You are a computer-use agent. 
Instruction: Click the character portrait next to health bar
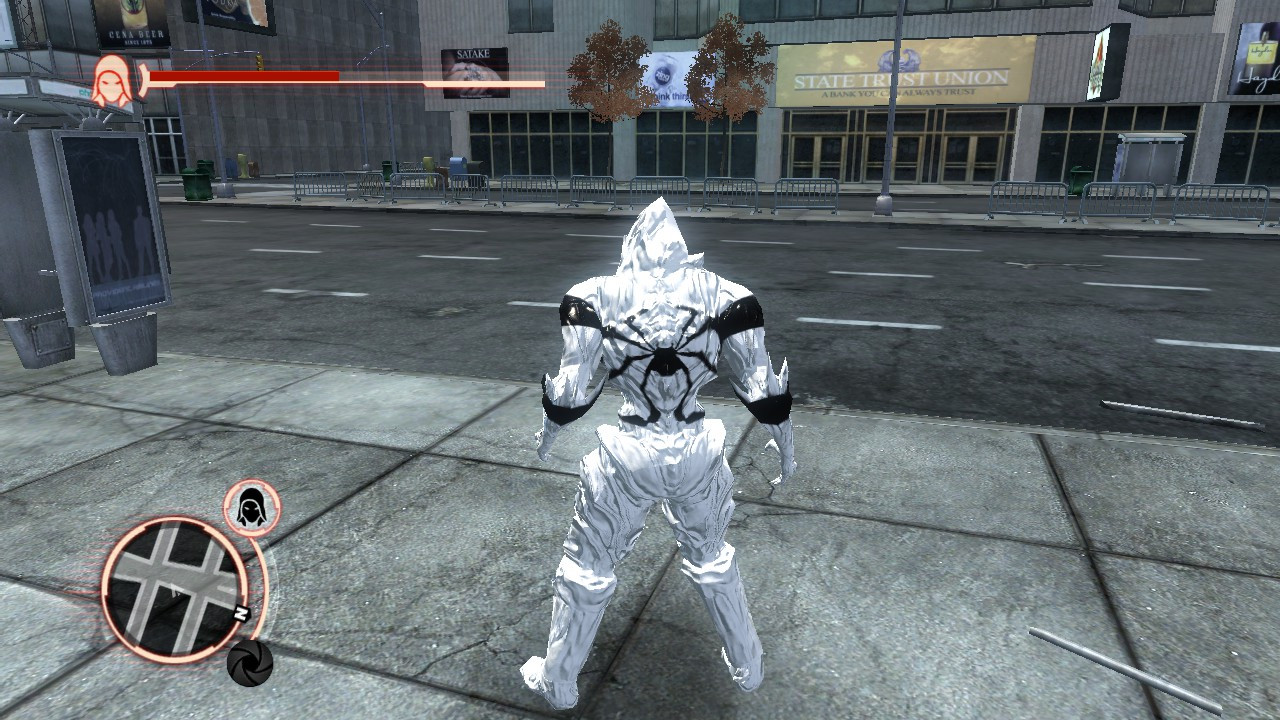pos(112,78)
